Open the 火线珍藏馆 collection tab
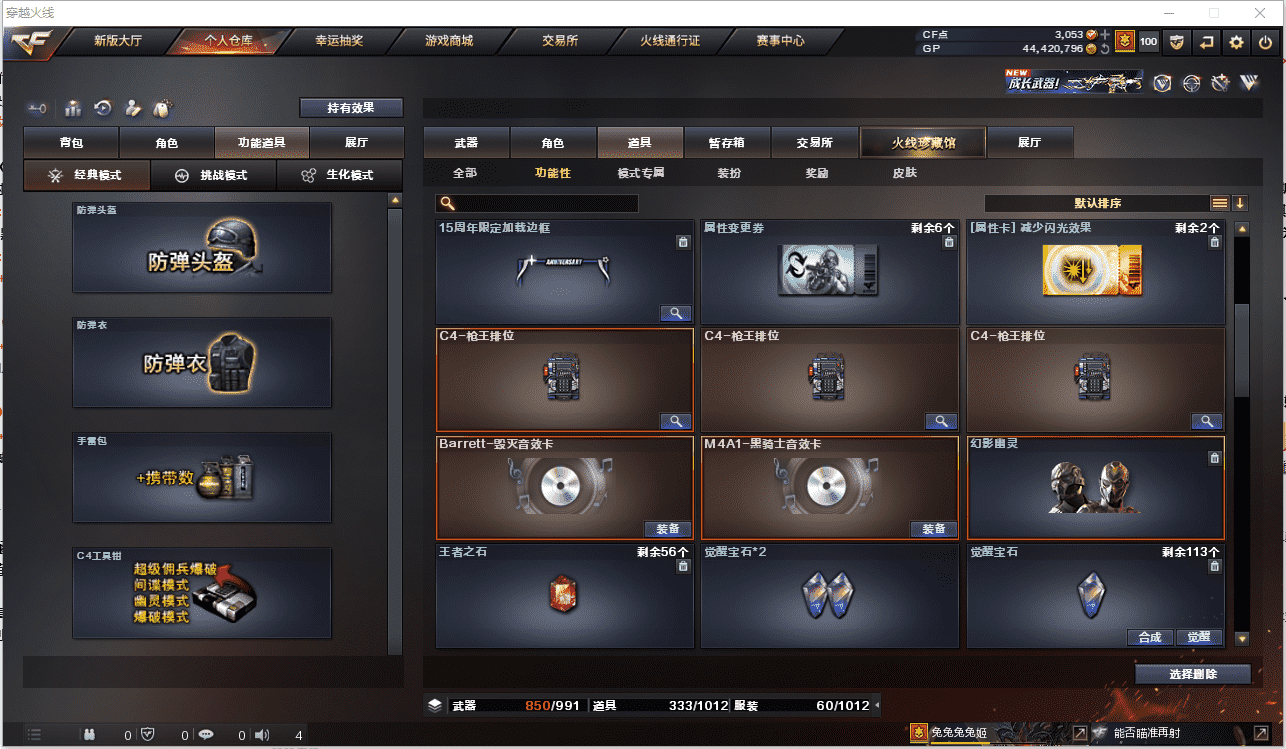 pos(923,143)
